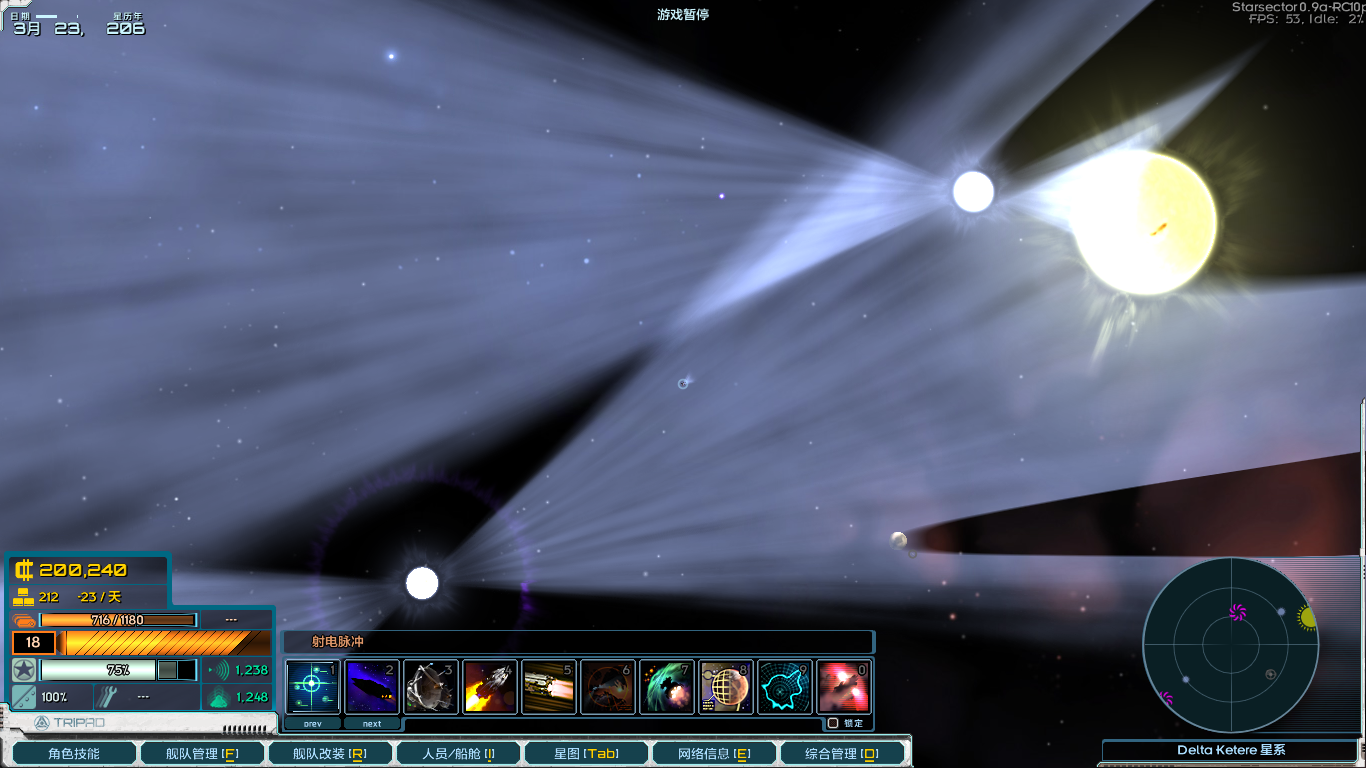The width and height of the screenshot is (1366, 768).
Task: Toggle the red explosion ability in slot 0
Action: pos(843,686)
